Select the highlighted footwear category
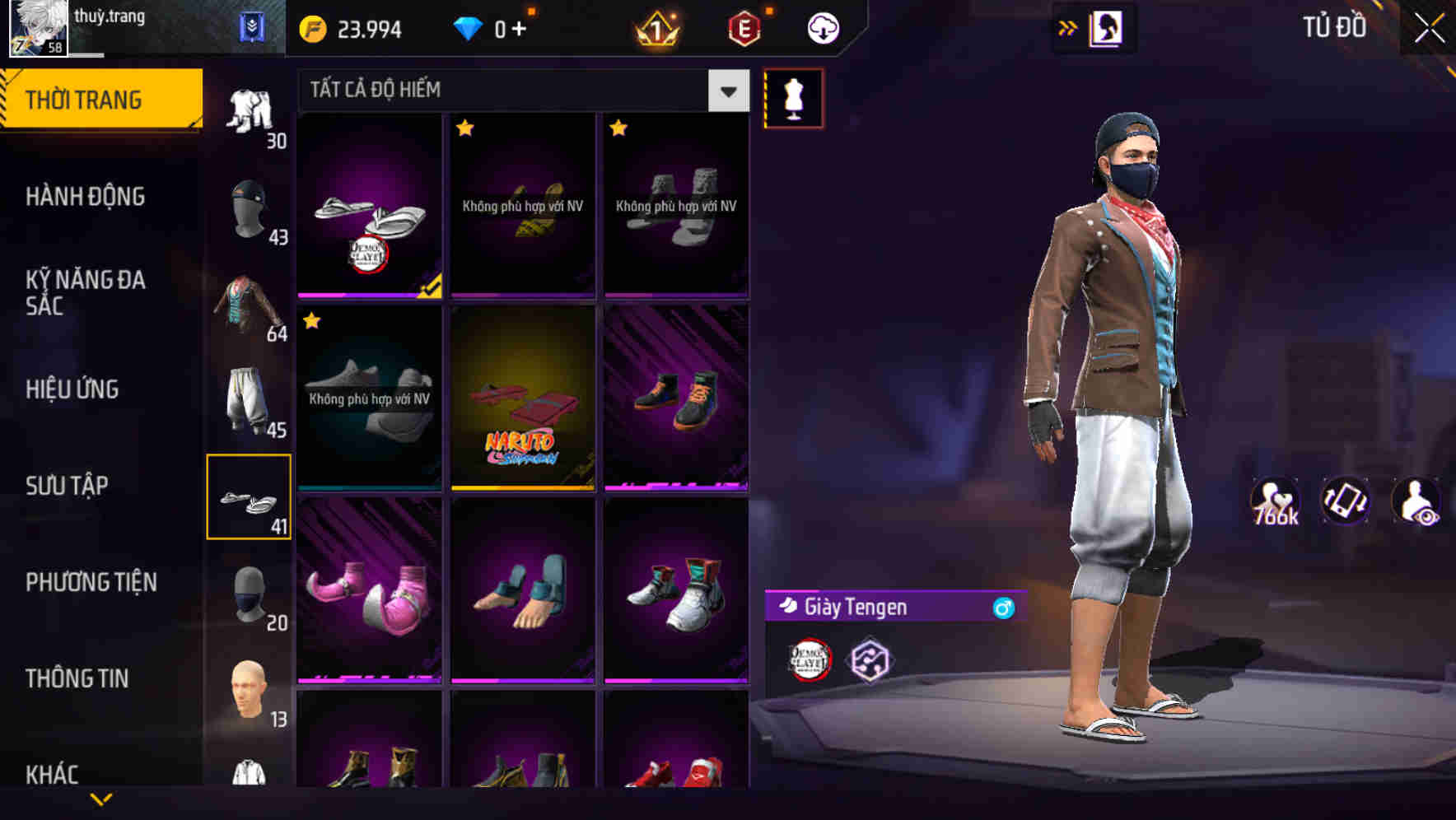 point(250,498)
